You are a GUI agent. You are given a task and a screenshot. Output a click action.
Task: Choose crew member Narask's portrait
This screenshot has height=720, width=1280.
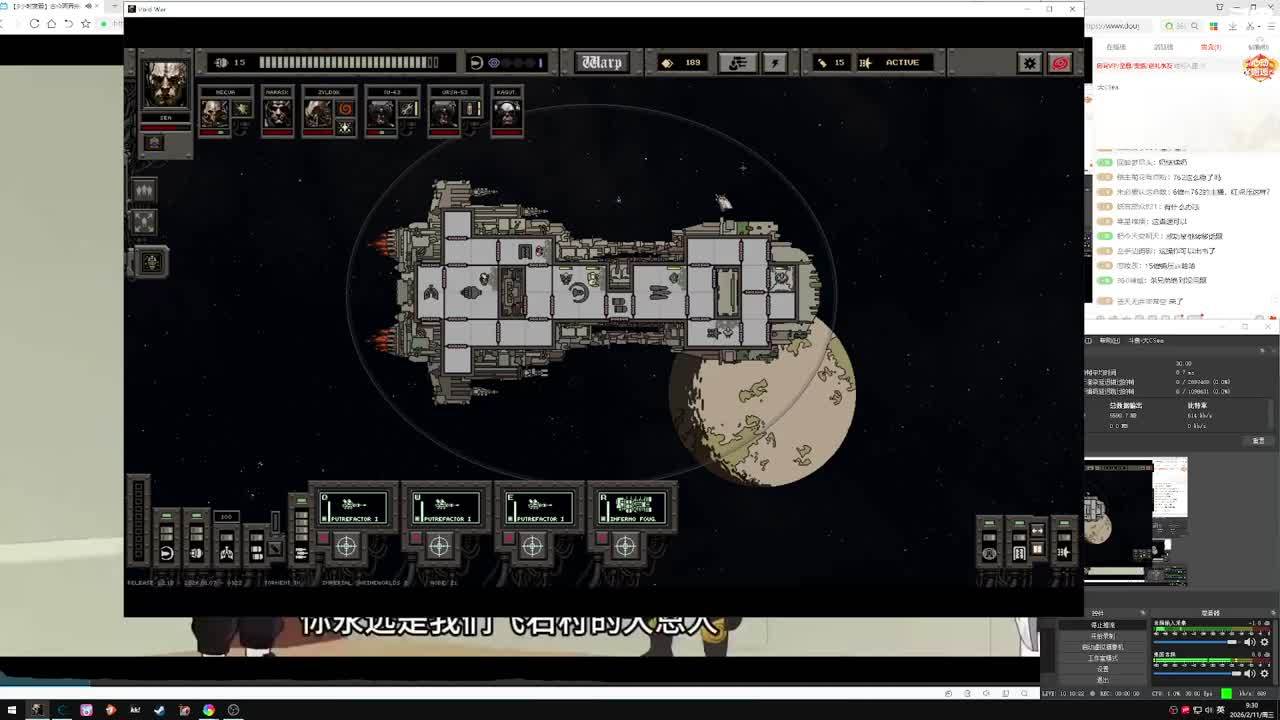point(277,113)
